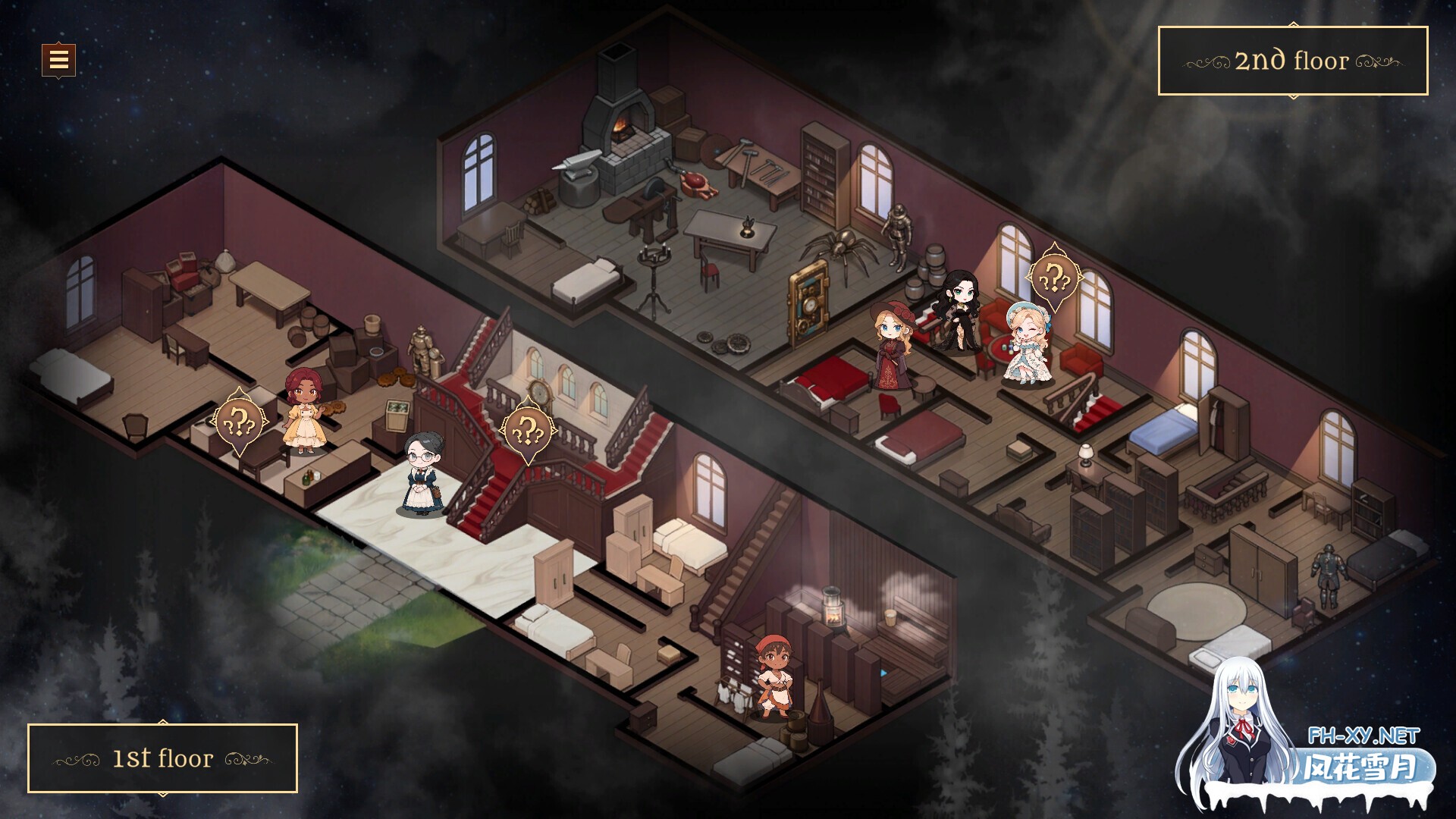
Task: Switch to the 1st floor plaque
Action: pyautogui.click(x=163, y=758)
